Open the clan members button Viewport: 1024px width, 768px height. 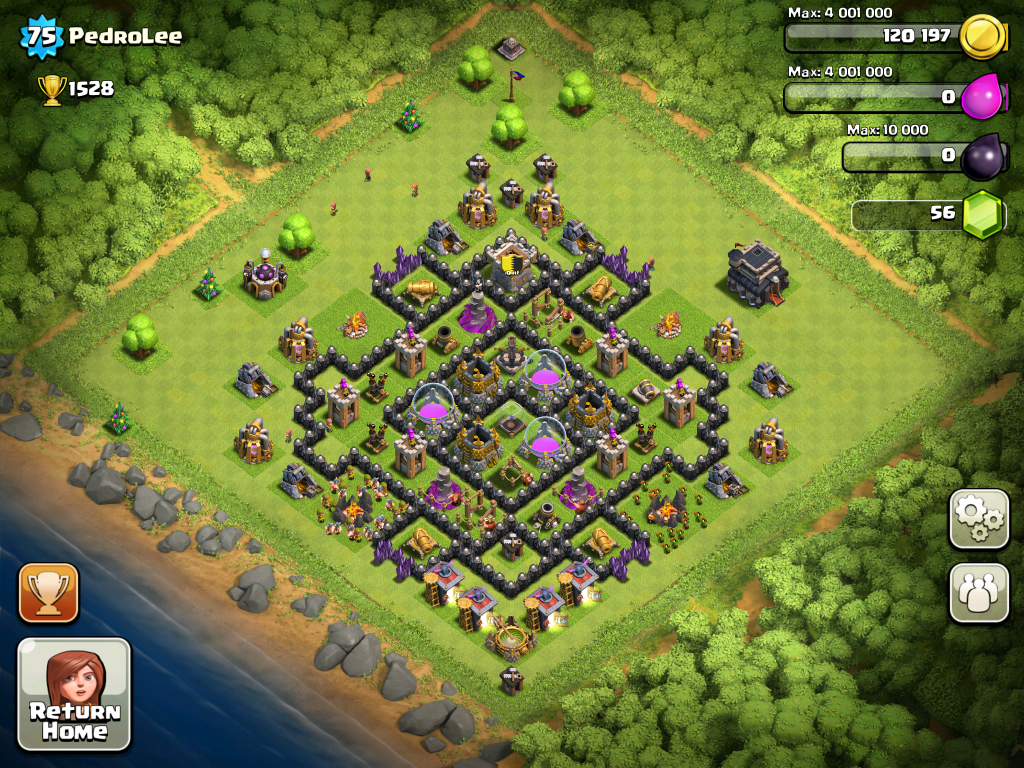tap(979, 592)
